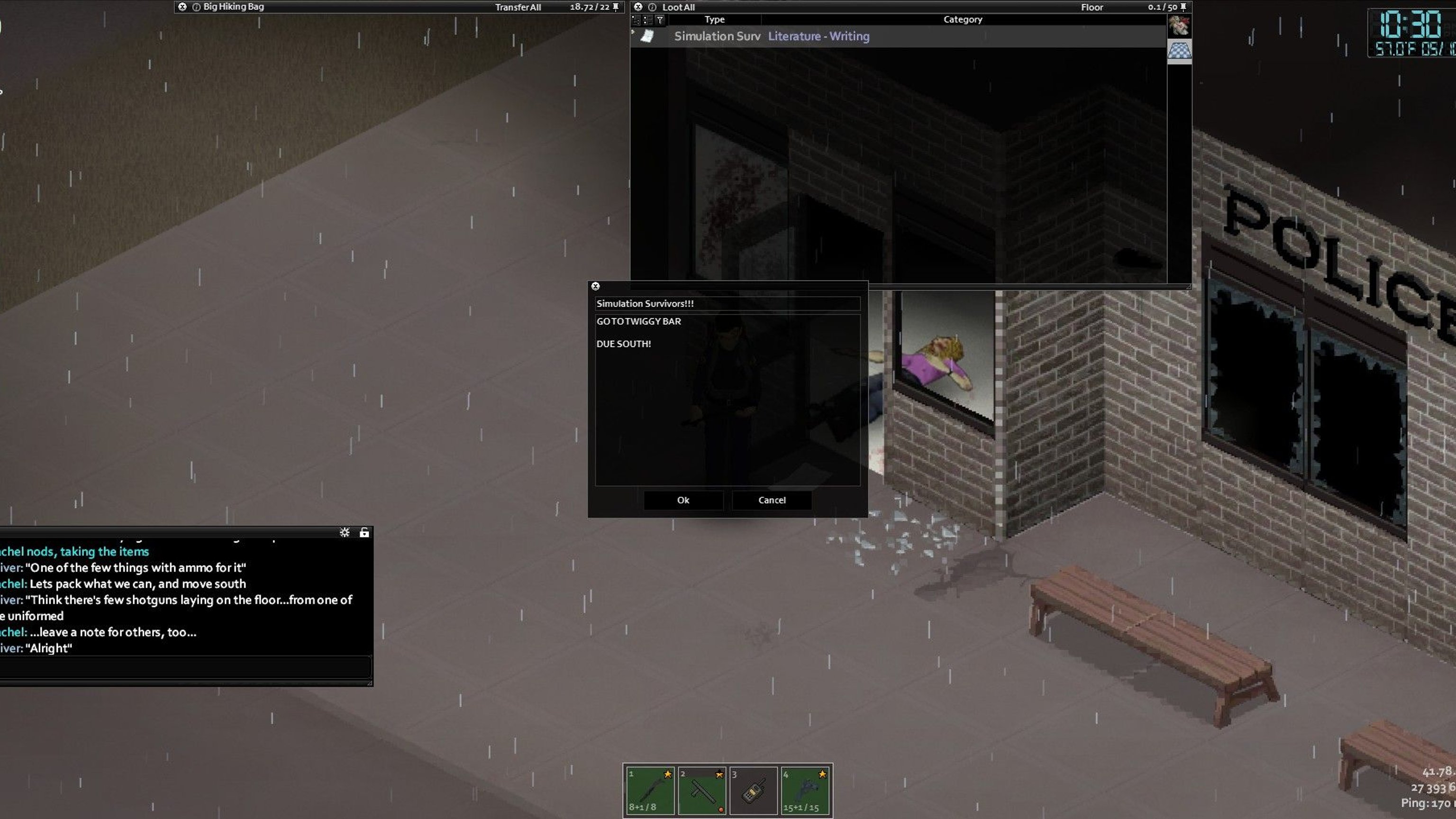Open chat settings gear
Image resolution: width=1456 pixels, height=819 pixels.
click(344, 532)
